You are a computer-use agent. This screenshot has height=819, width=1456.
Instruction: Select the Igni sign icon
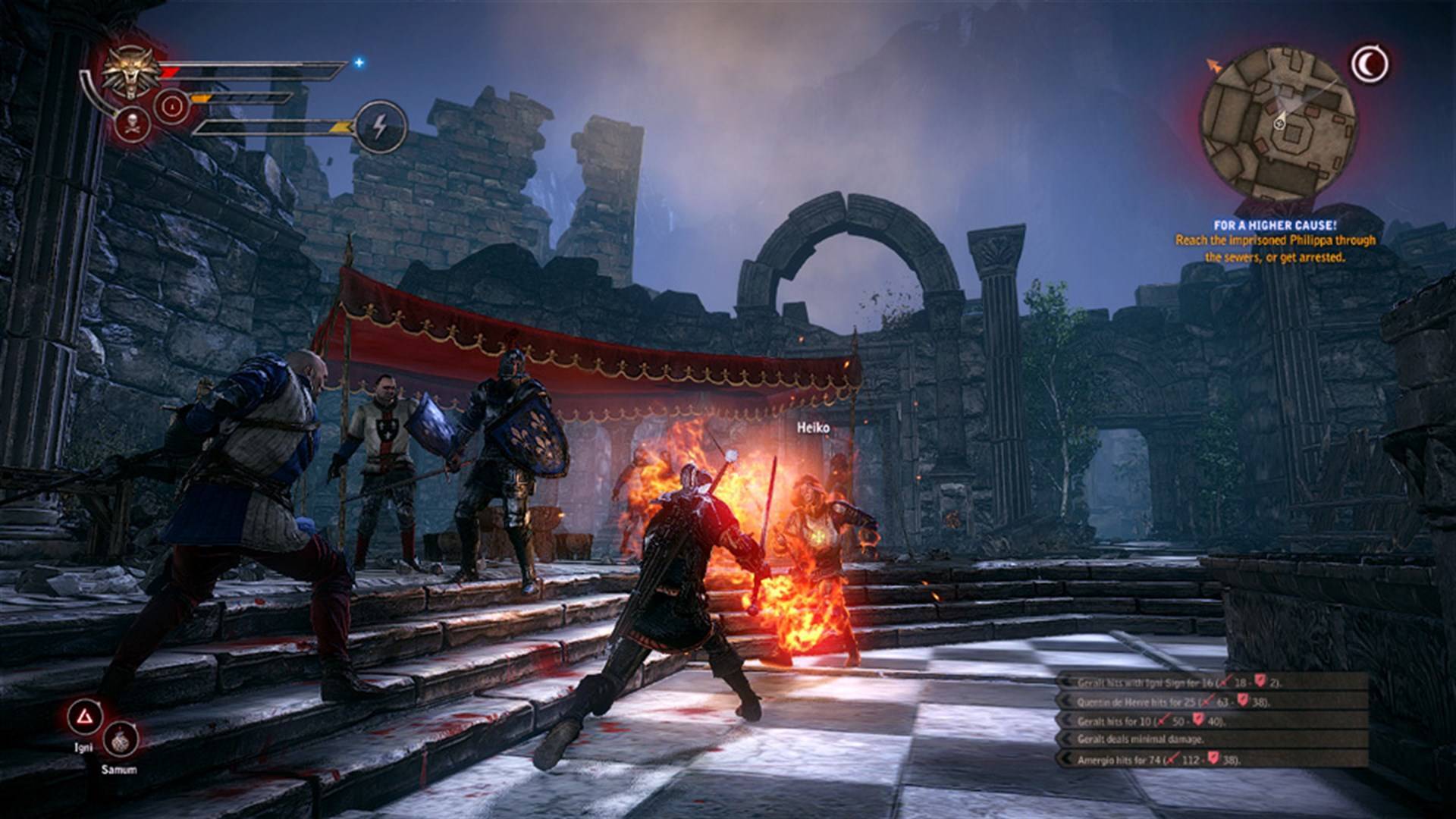point(85,717)
